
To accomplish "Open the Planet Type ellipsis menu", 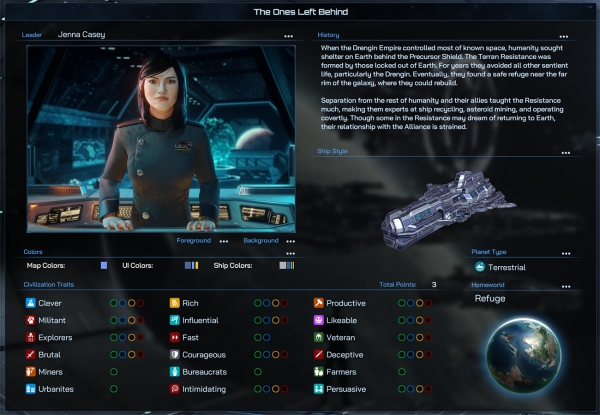I will (x=566, y=253).
